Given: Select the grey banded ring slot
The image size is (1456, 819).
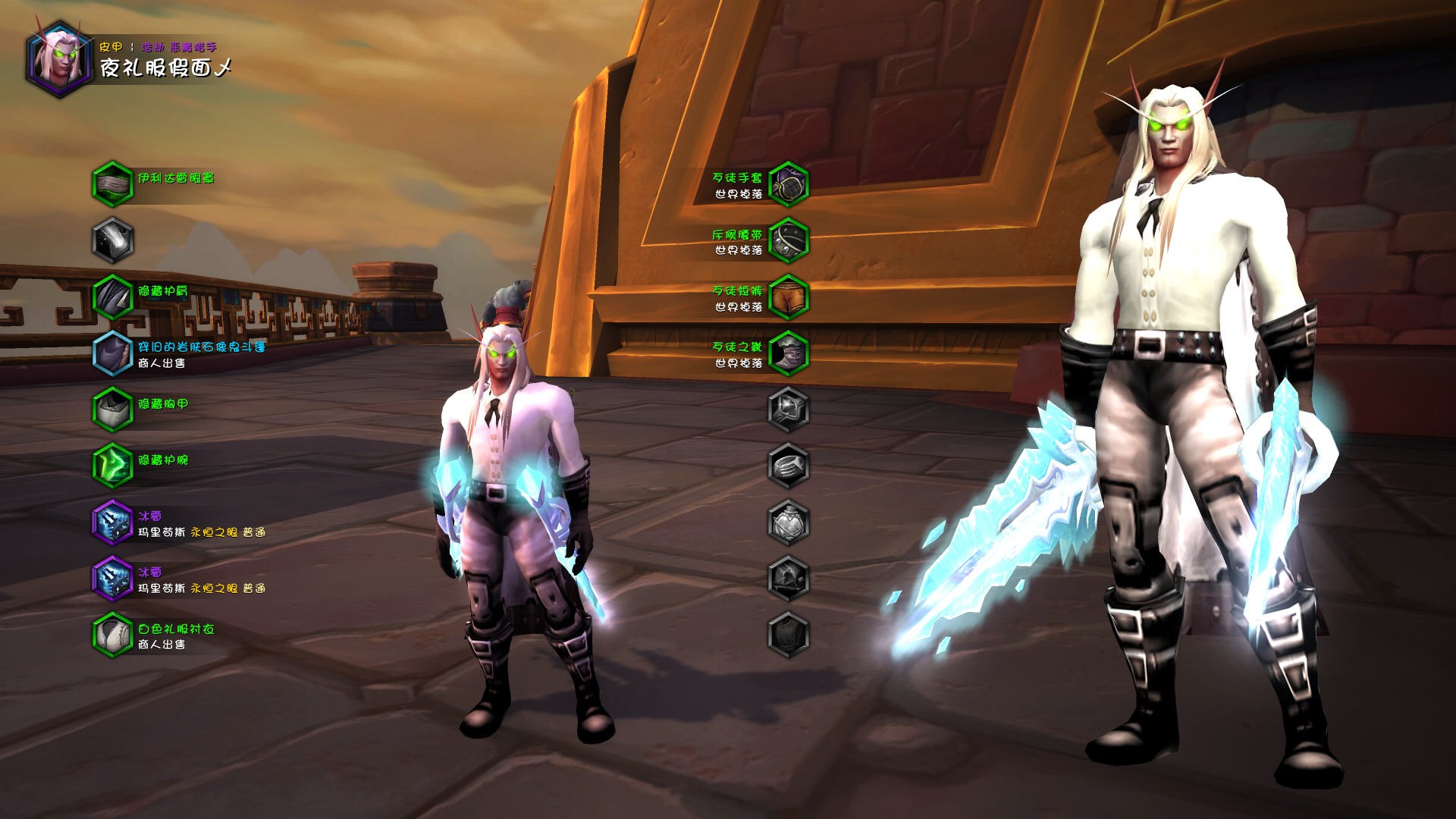Looking at the screenshot, I should click(x=789, y=465).
